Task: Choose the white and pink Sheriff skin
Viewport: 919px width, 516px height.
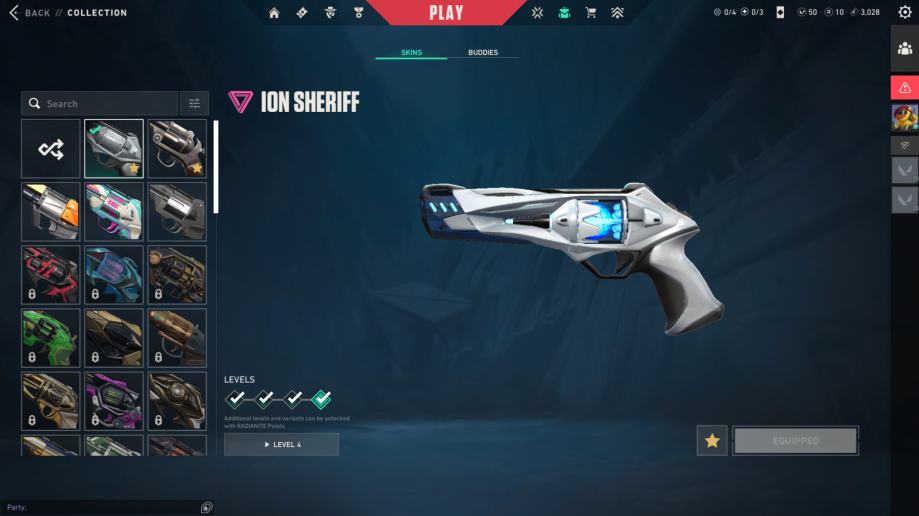Action: 114,211
